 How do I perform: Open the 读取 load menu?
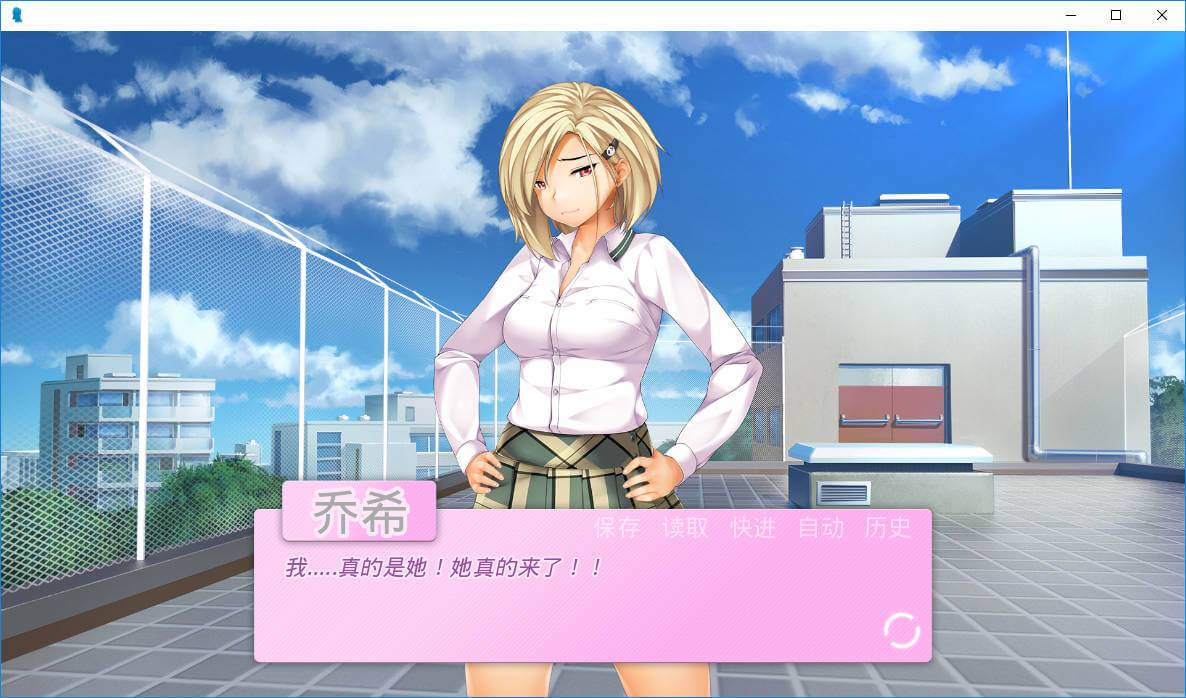coord(685,528)
